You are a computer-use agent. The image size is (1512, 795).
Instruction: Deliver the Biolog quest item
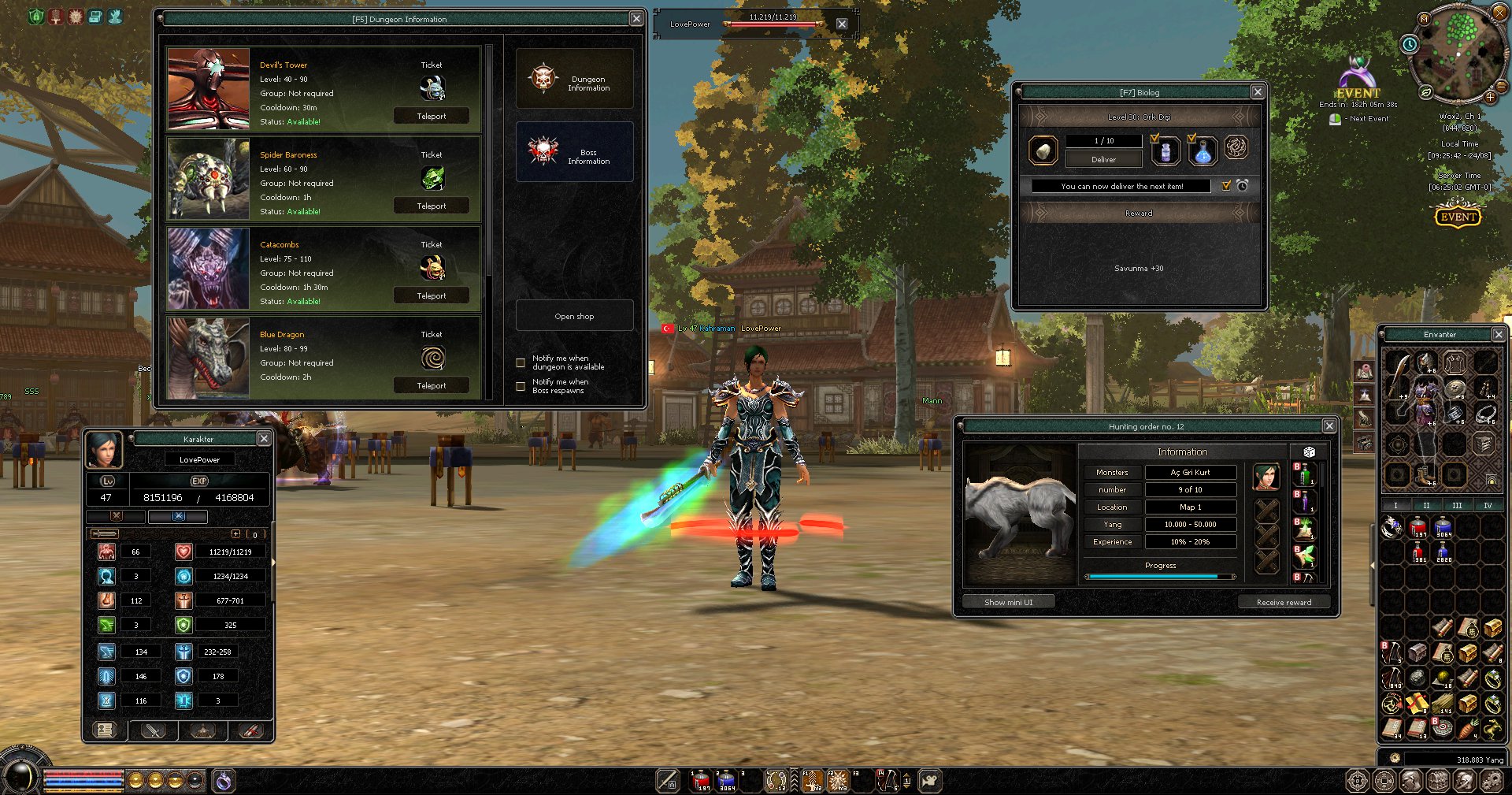coord(1103,159)
